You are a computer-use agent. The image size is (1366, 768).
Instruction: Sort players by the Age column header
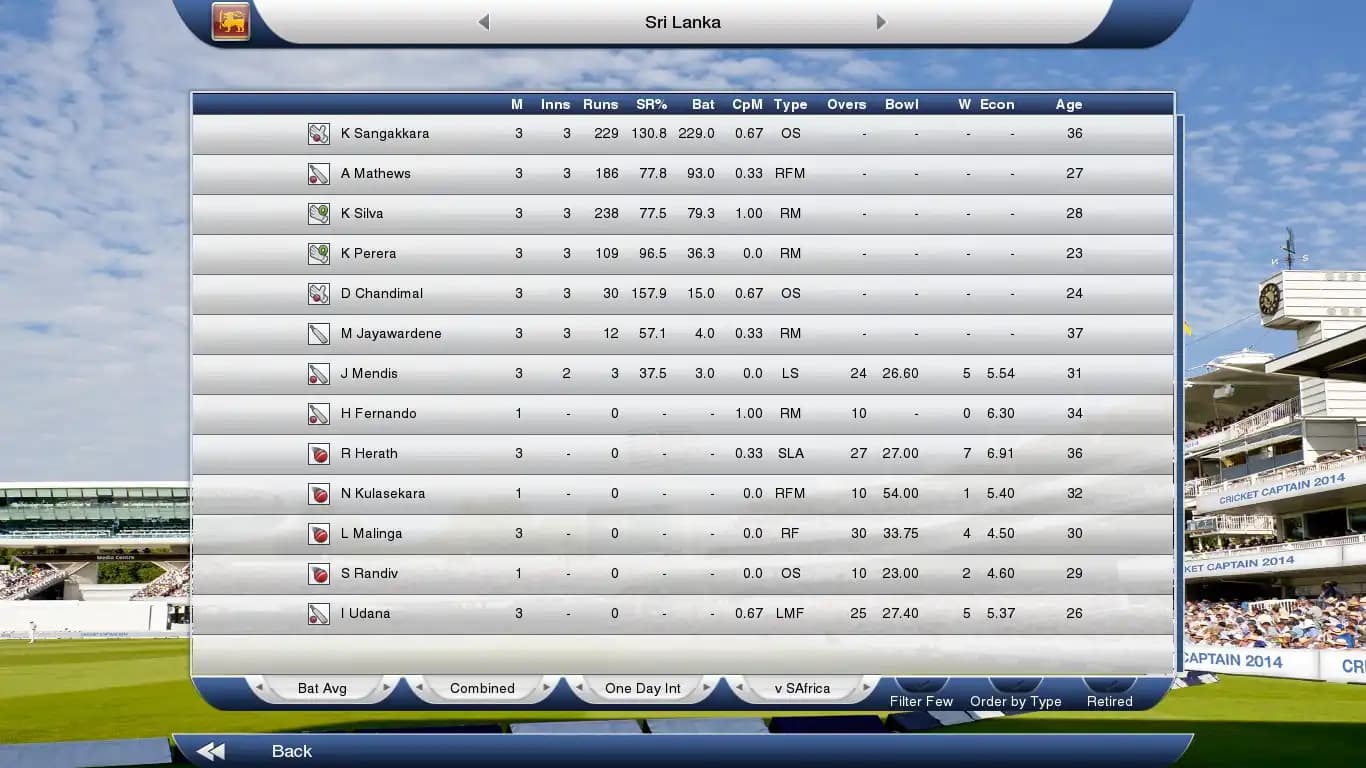click(1068, 104)
